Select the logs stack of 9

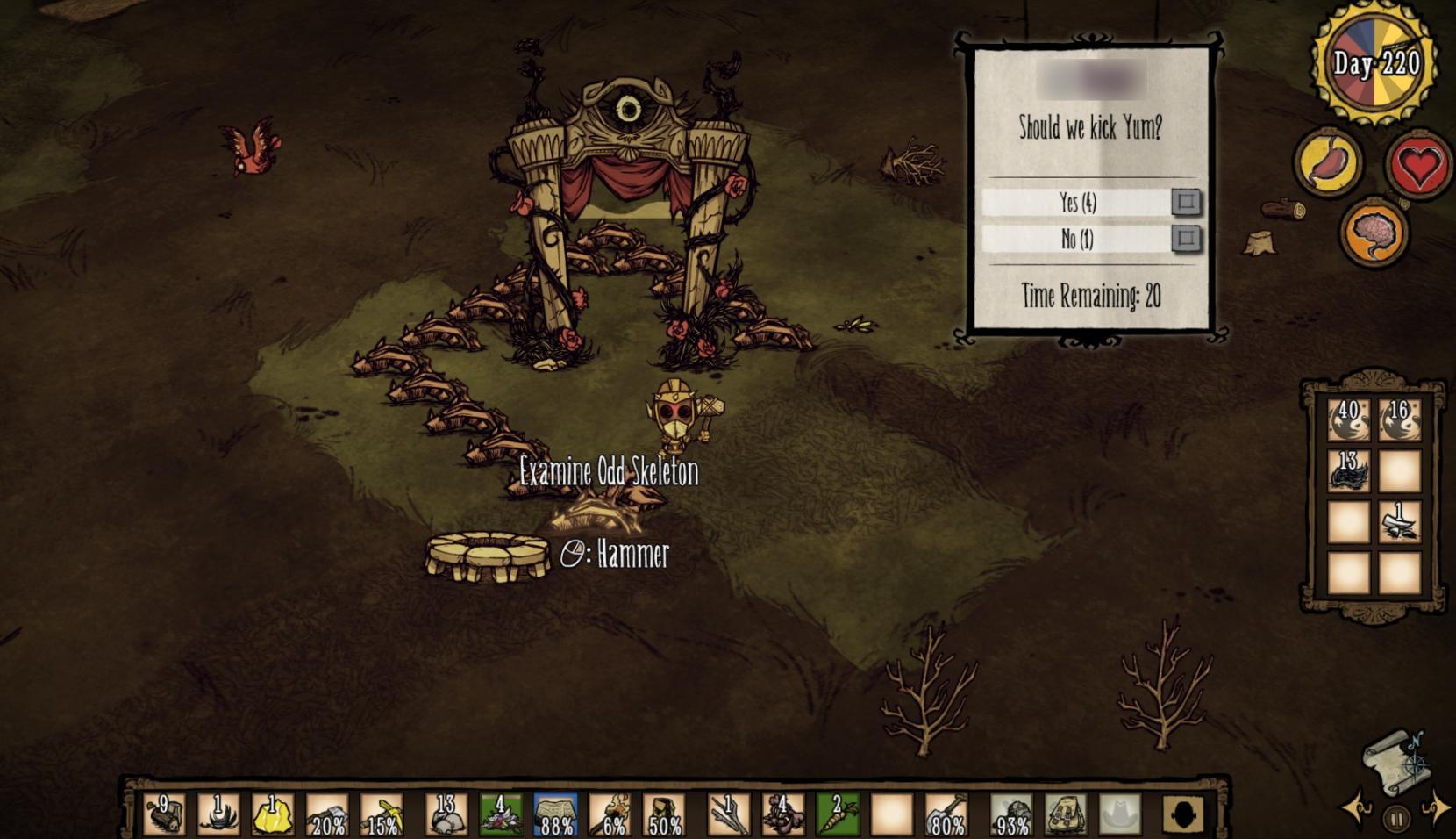point(164,815)
